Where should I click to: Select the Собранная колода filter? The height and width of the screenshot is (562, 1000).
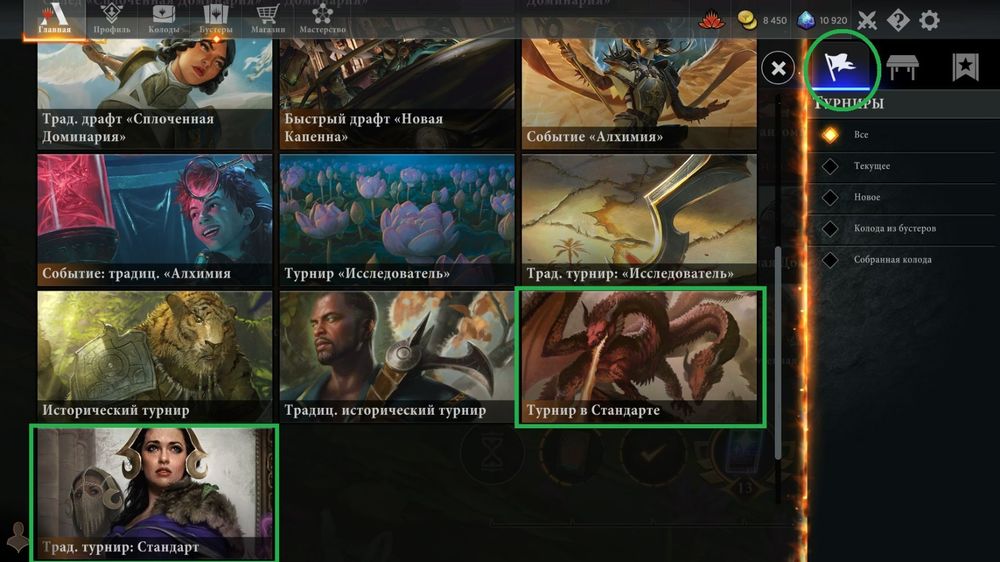click(x=891, y=260)
